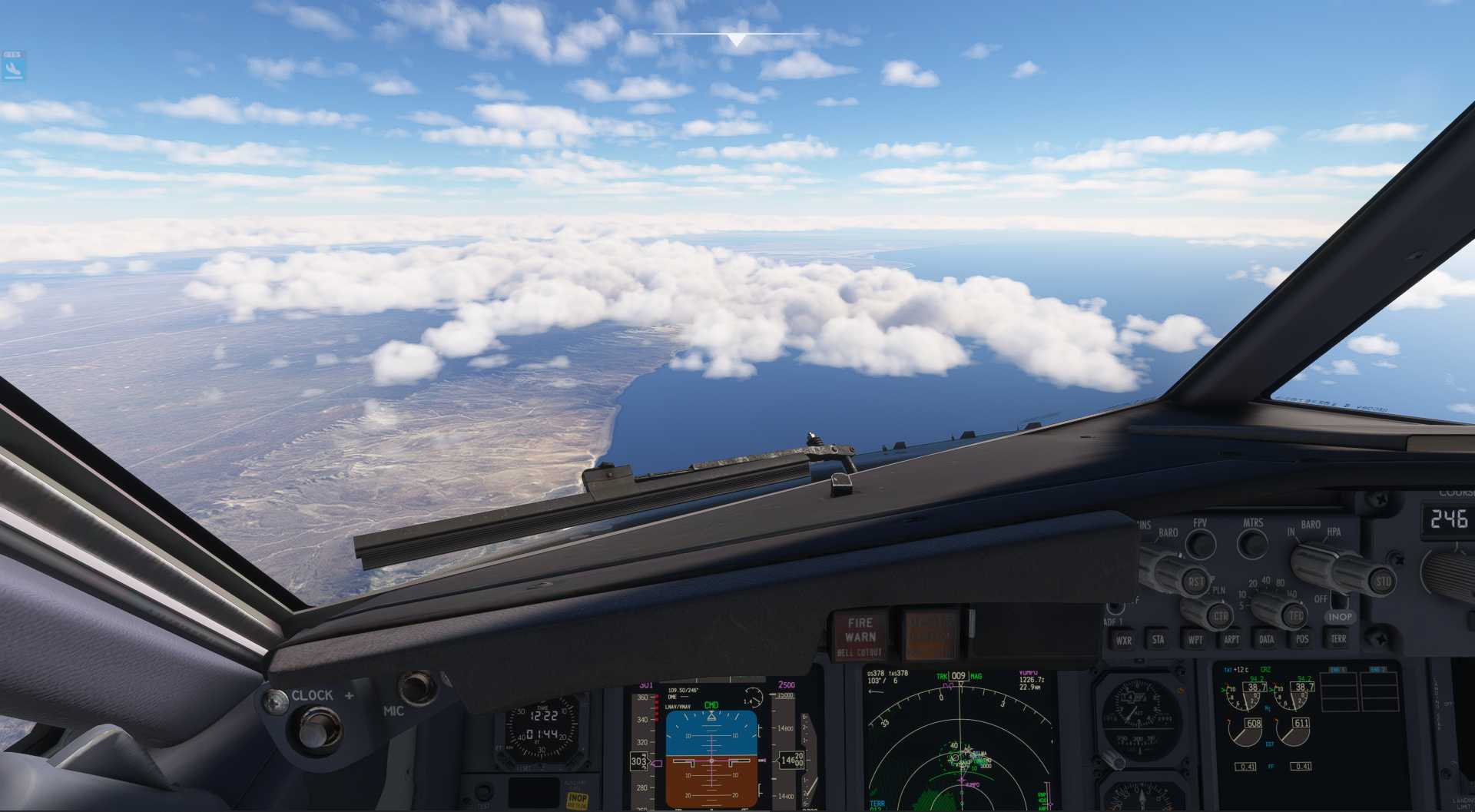Image resolution: width=1475 pixels, height=812 pixels.
Task: Expand the toolbar handle arrow at top
Action: (736, 40)
